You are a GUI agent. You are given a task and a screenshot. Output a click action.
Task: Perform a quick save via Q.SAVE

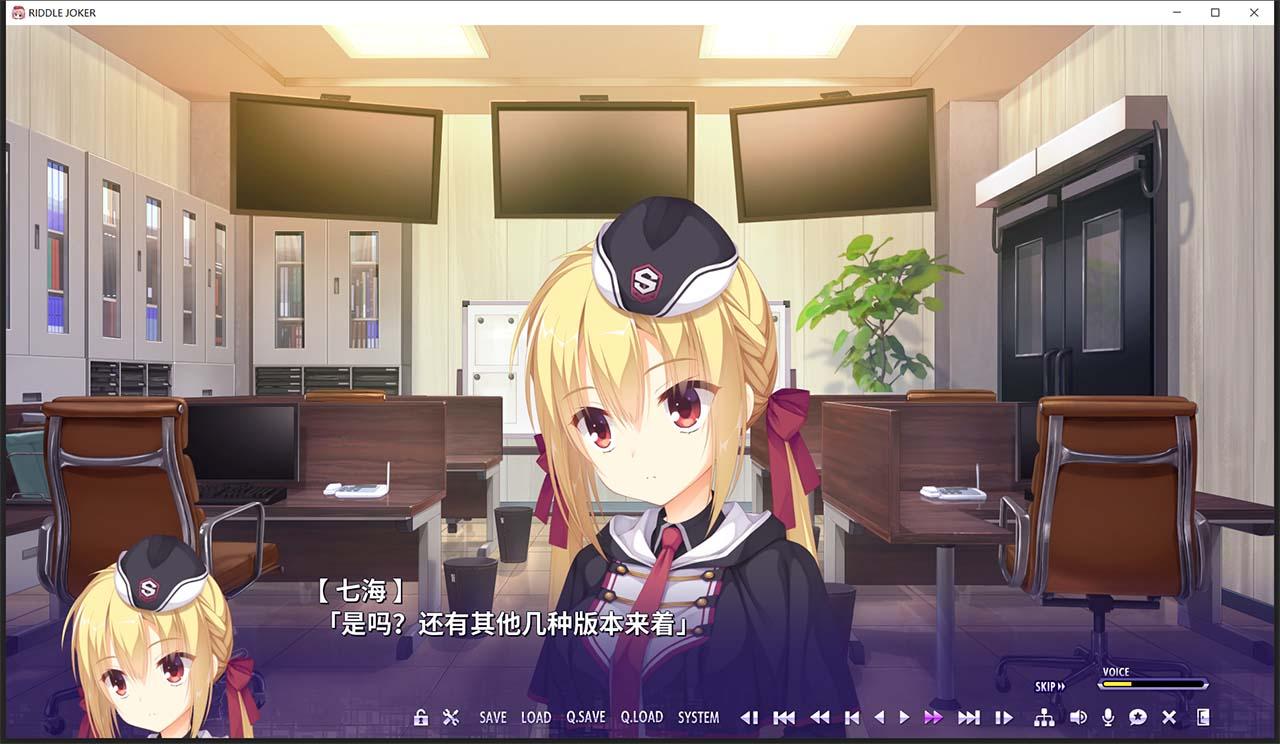click(x=586, y=717)
